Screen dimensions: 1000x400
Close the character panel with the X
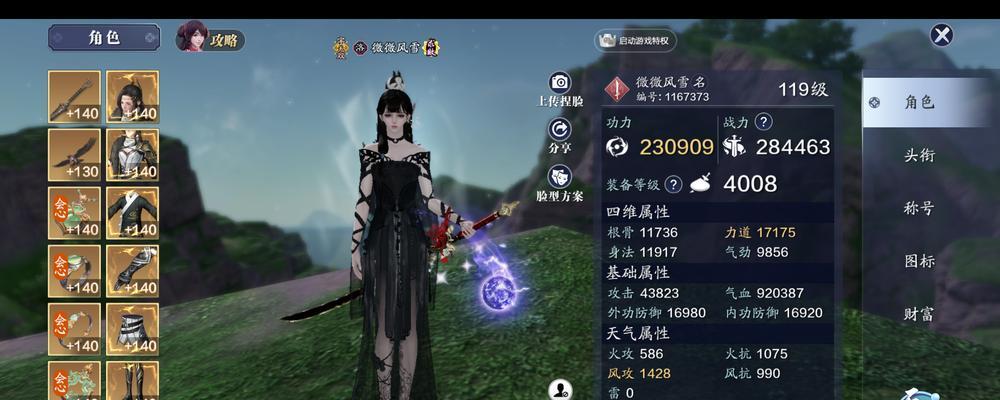point(941,36)
